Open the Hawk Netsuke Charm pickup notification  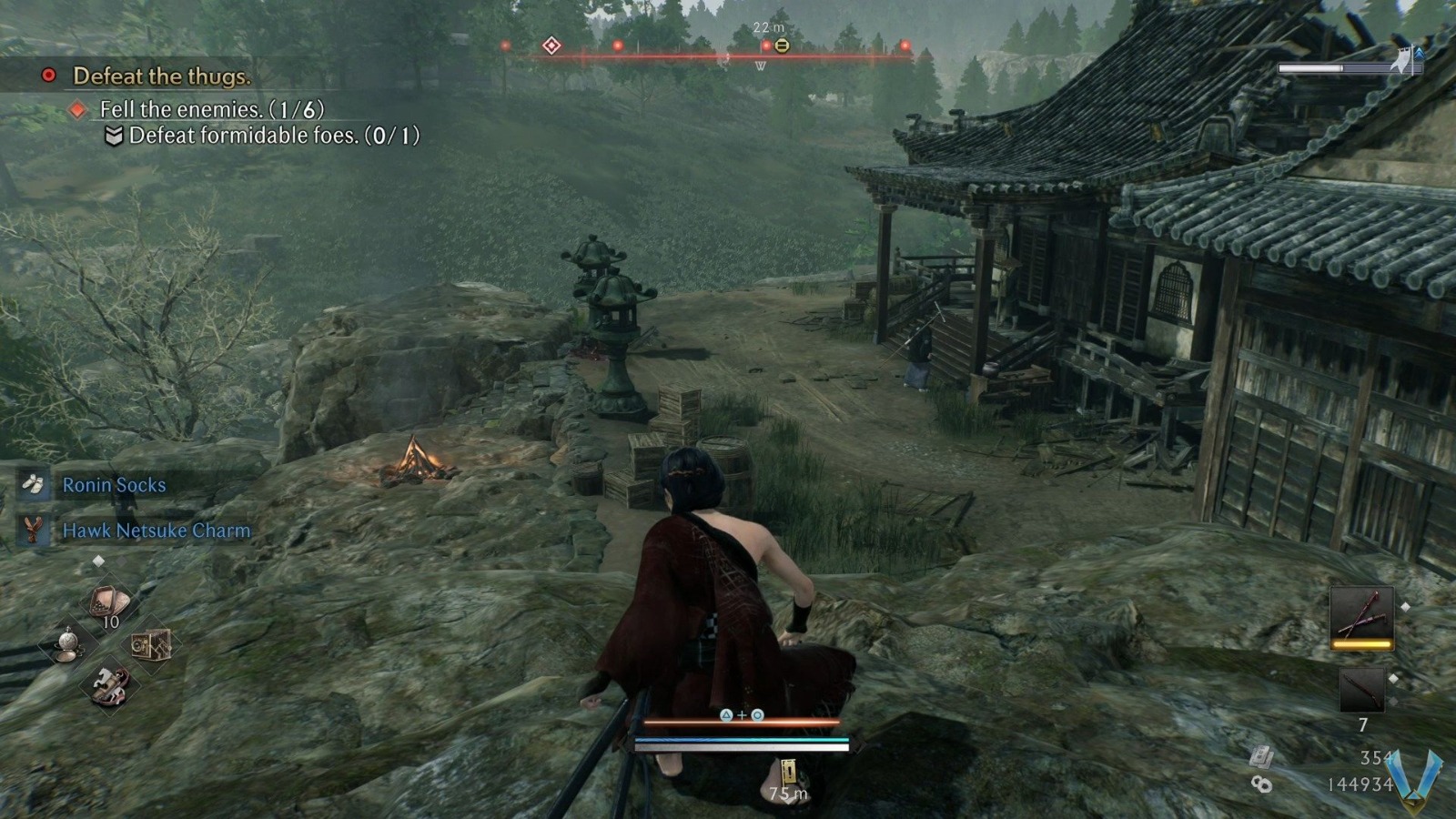(x=155, y=531)
